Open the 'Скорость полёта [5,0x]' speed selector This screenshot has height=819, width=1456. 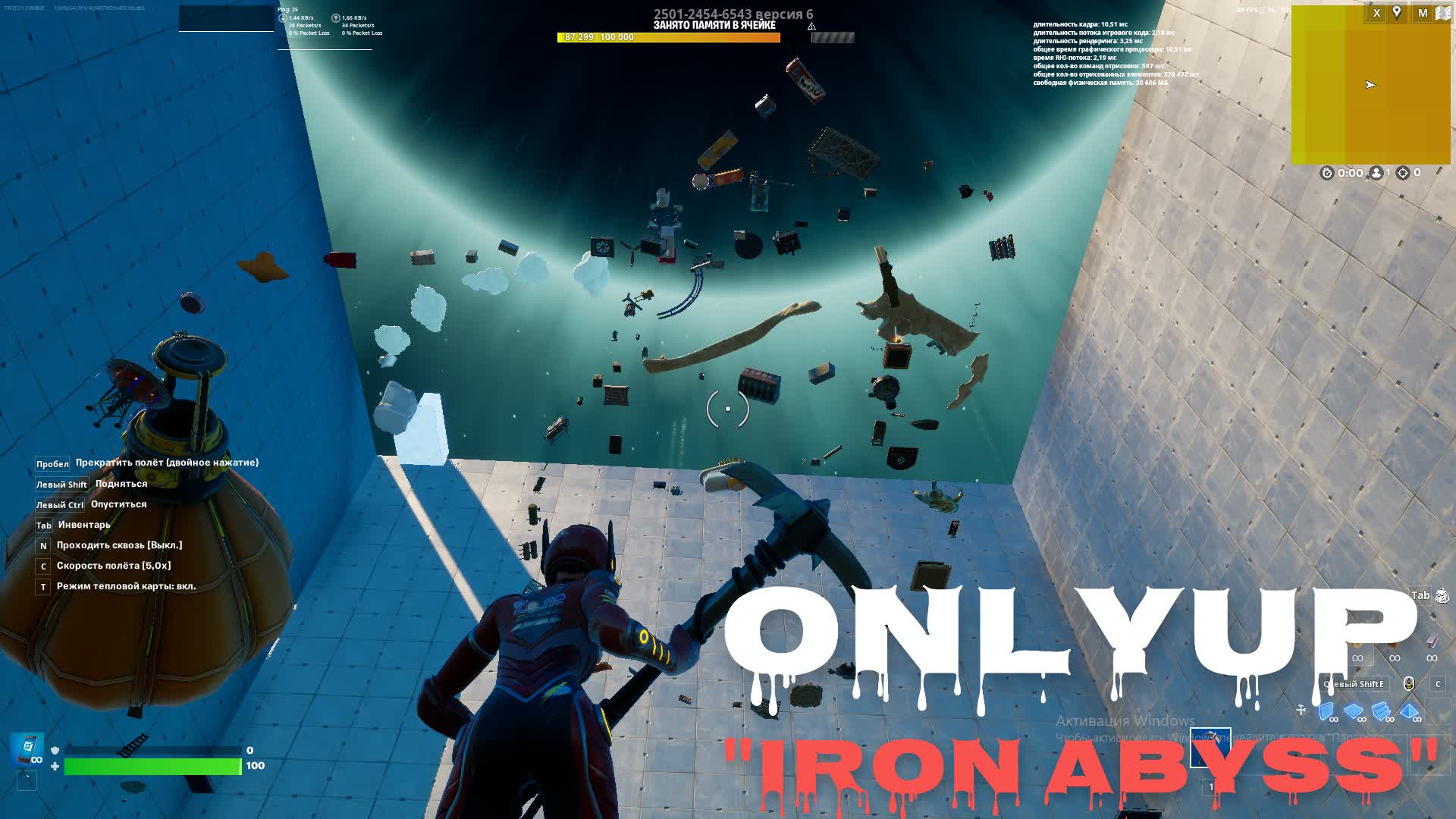point(114,565)
